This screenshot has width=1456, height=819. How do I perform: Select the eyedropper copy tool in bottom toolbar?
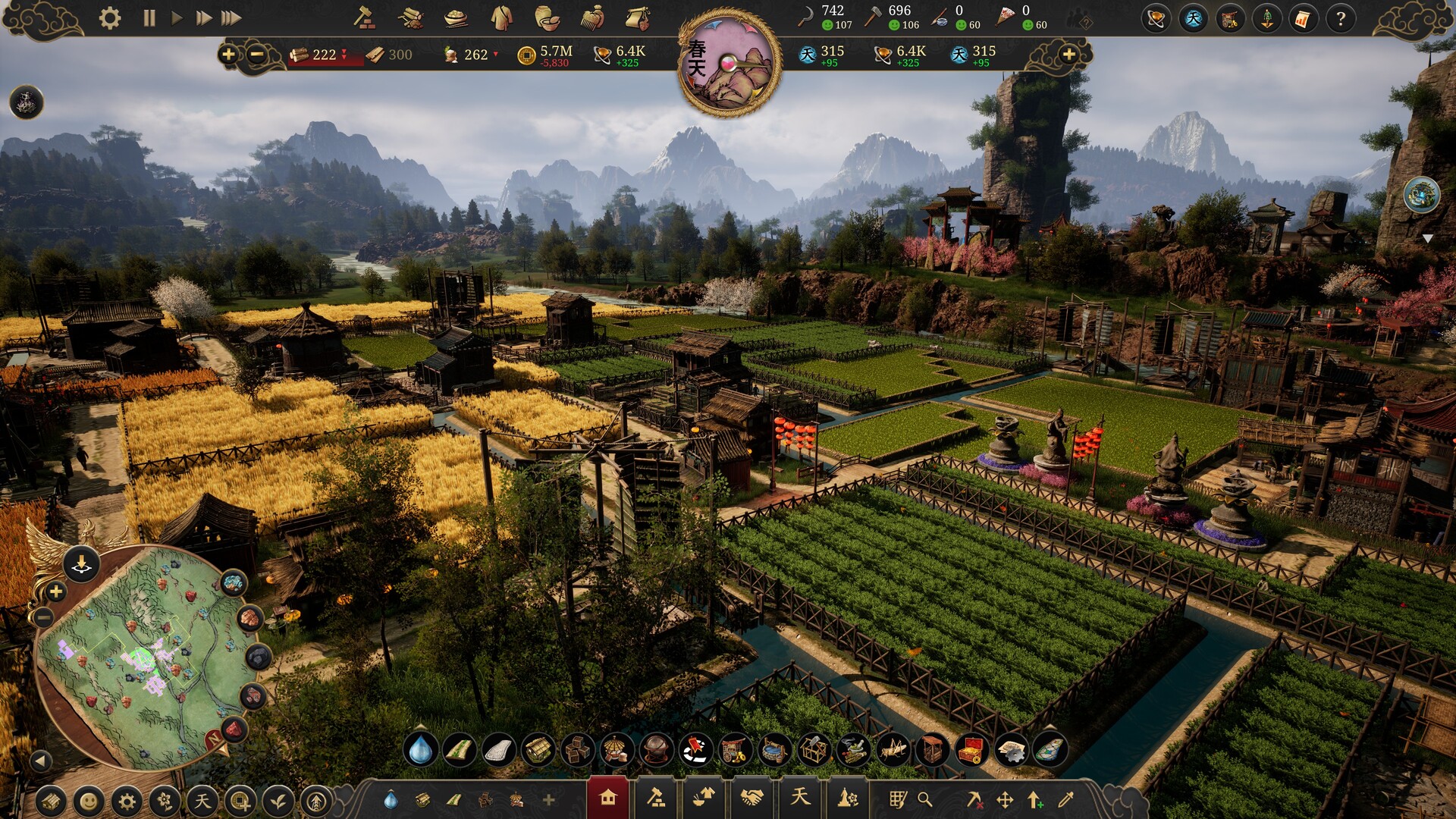1066,800
